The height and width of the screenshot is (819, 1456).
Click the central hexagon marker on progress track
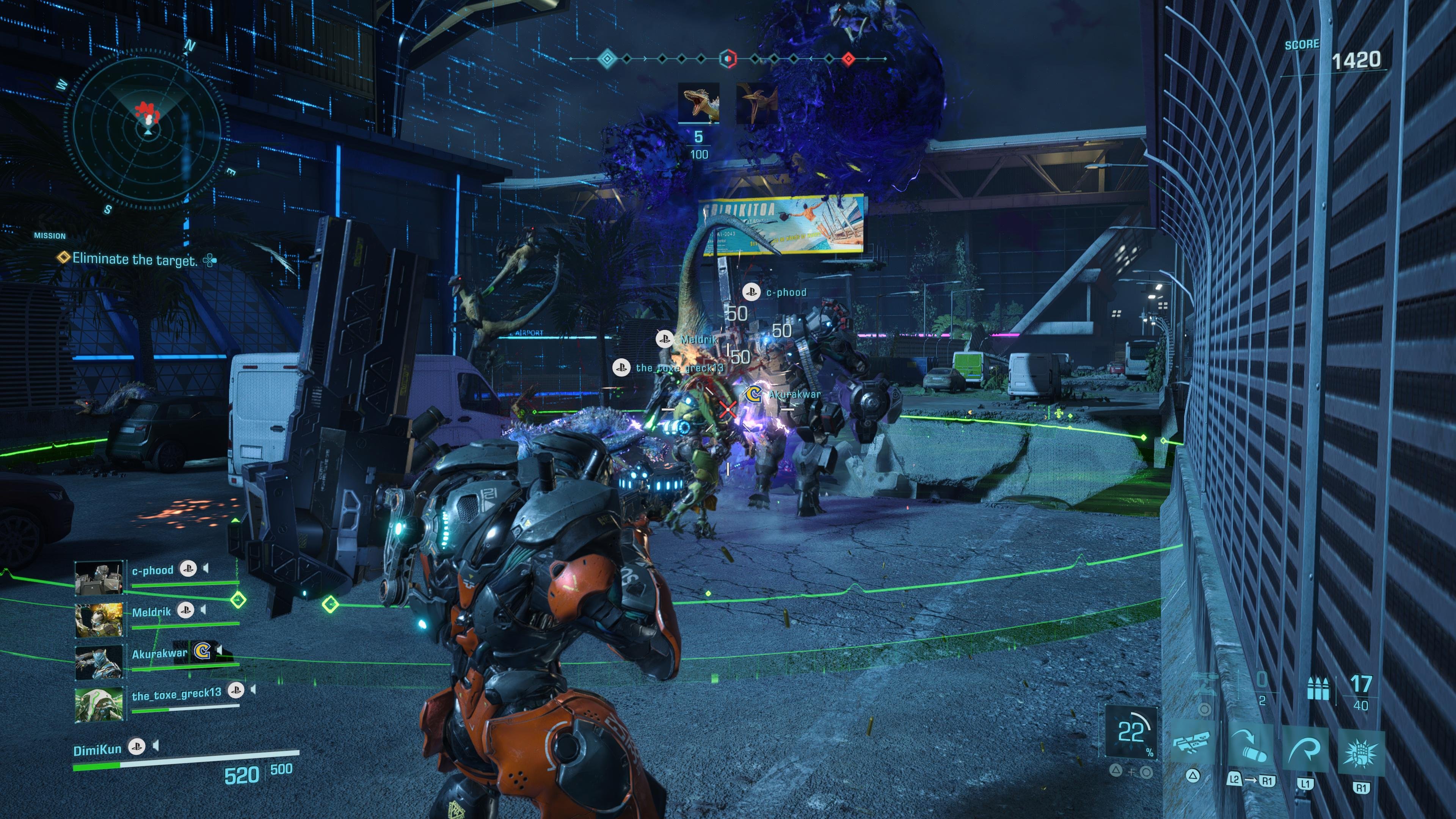coord(728,58)
